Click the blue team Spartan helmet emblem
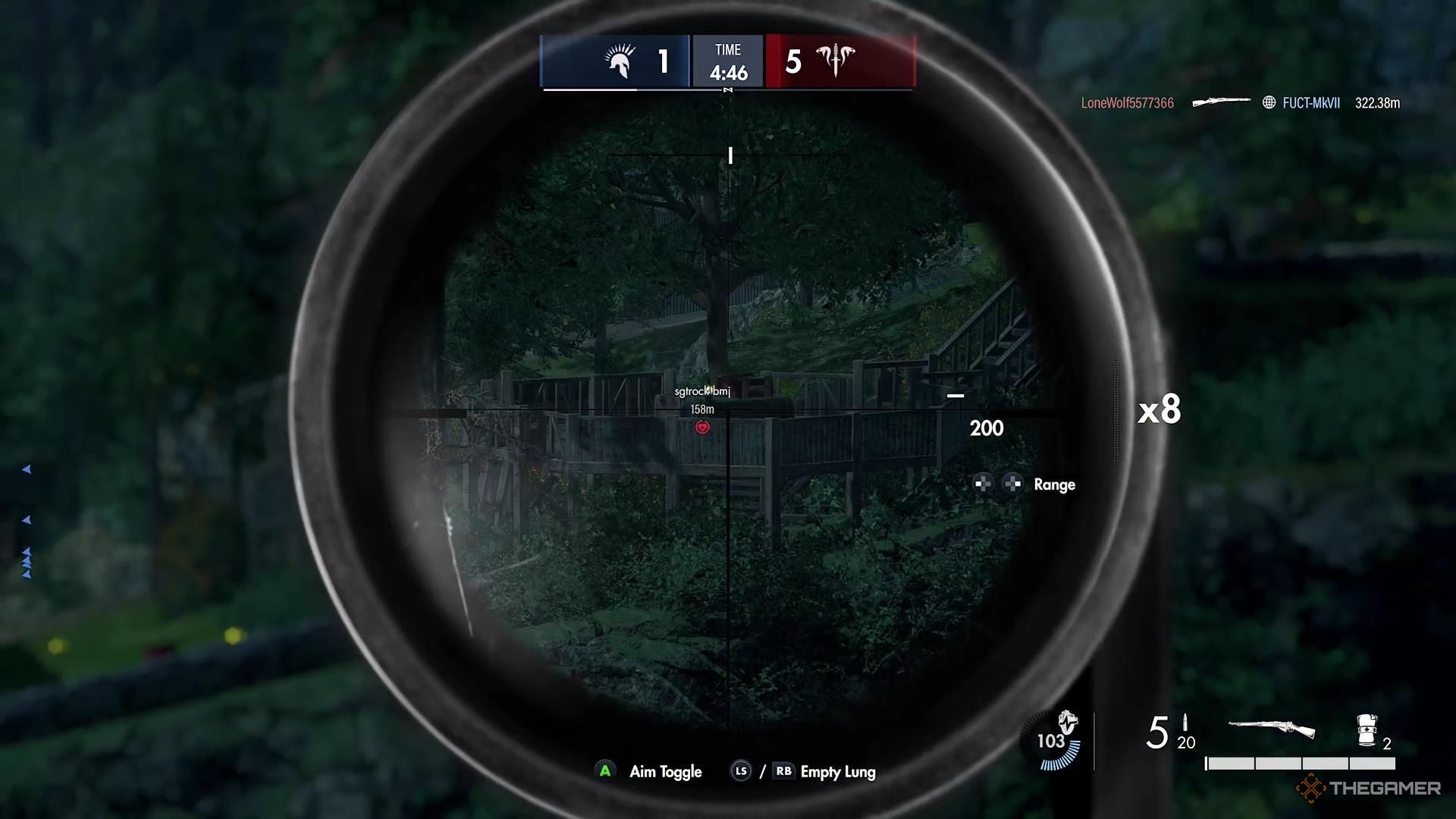 pyautogui.click(x=620, y=61)
